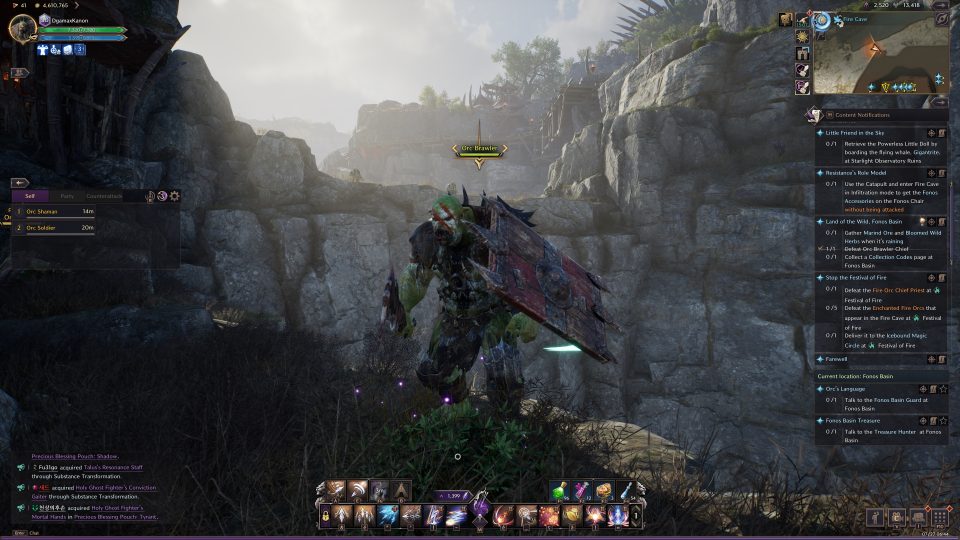Switch to the Party target tab

[67, 196]
